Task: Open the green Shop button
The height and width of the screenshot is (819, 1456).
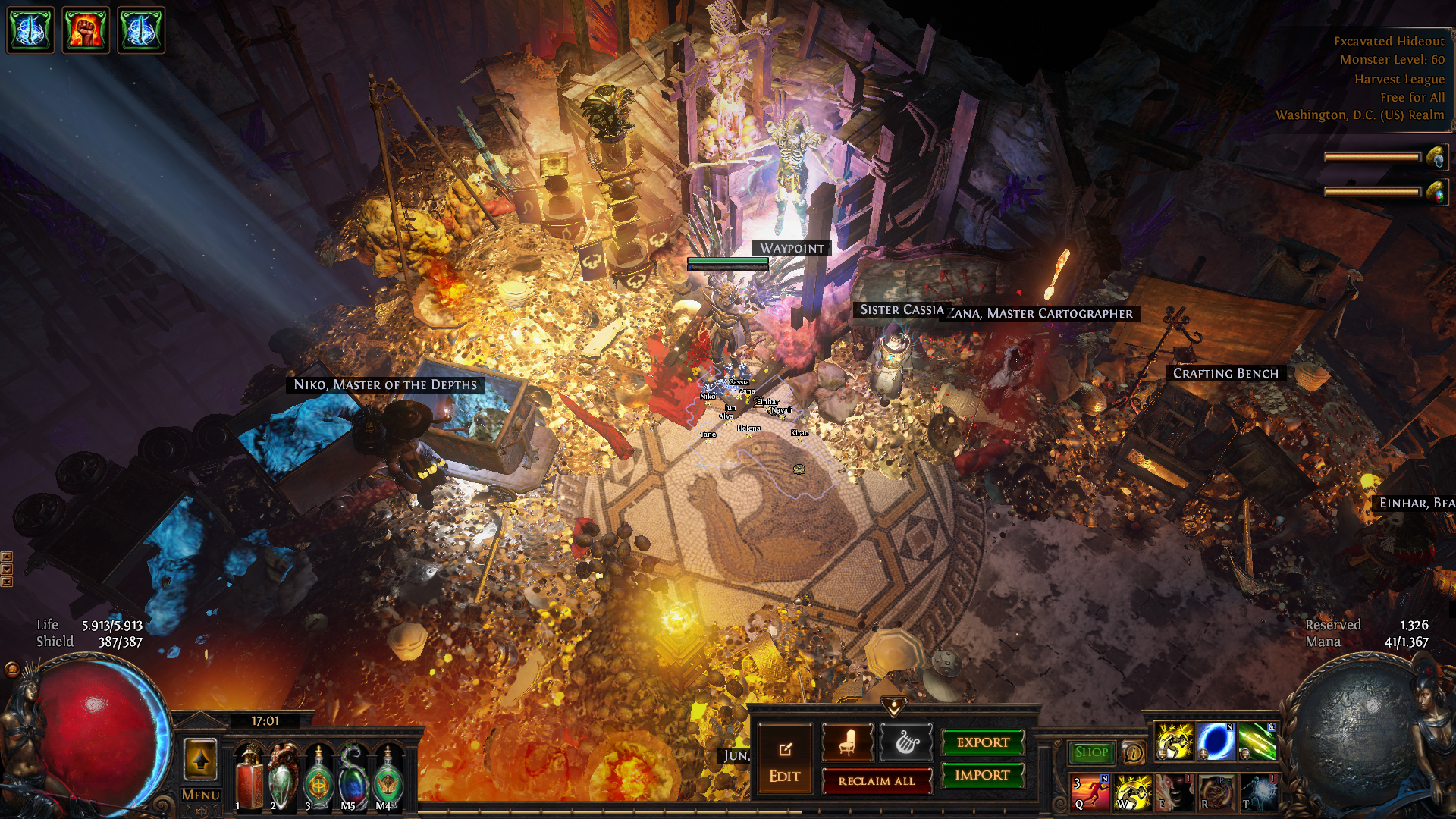Action: 1091,752
